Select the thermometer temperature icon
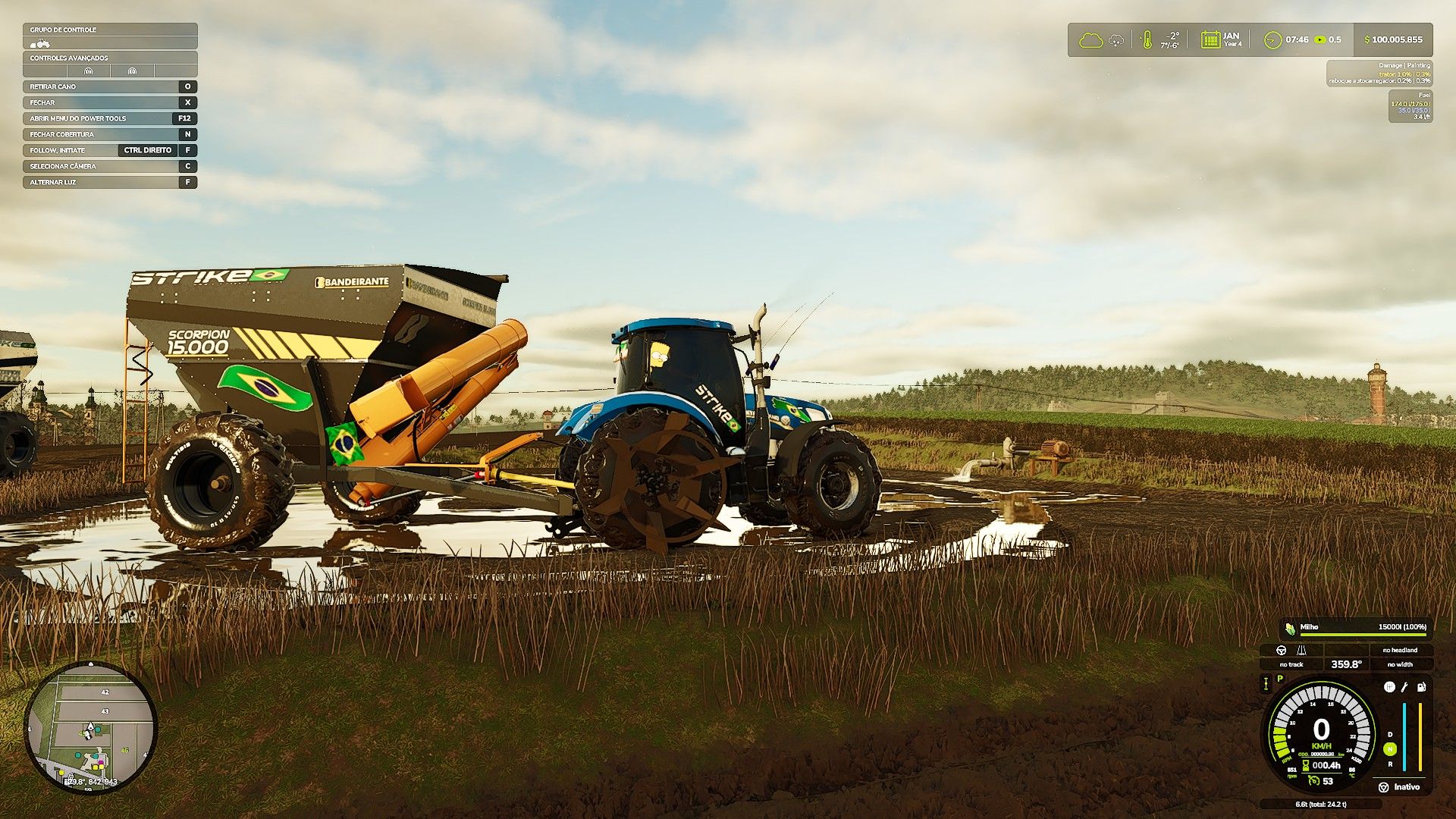This screenshot has width=1456, height=819. (x=1147, y=39)
